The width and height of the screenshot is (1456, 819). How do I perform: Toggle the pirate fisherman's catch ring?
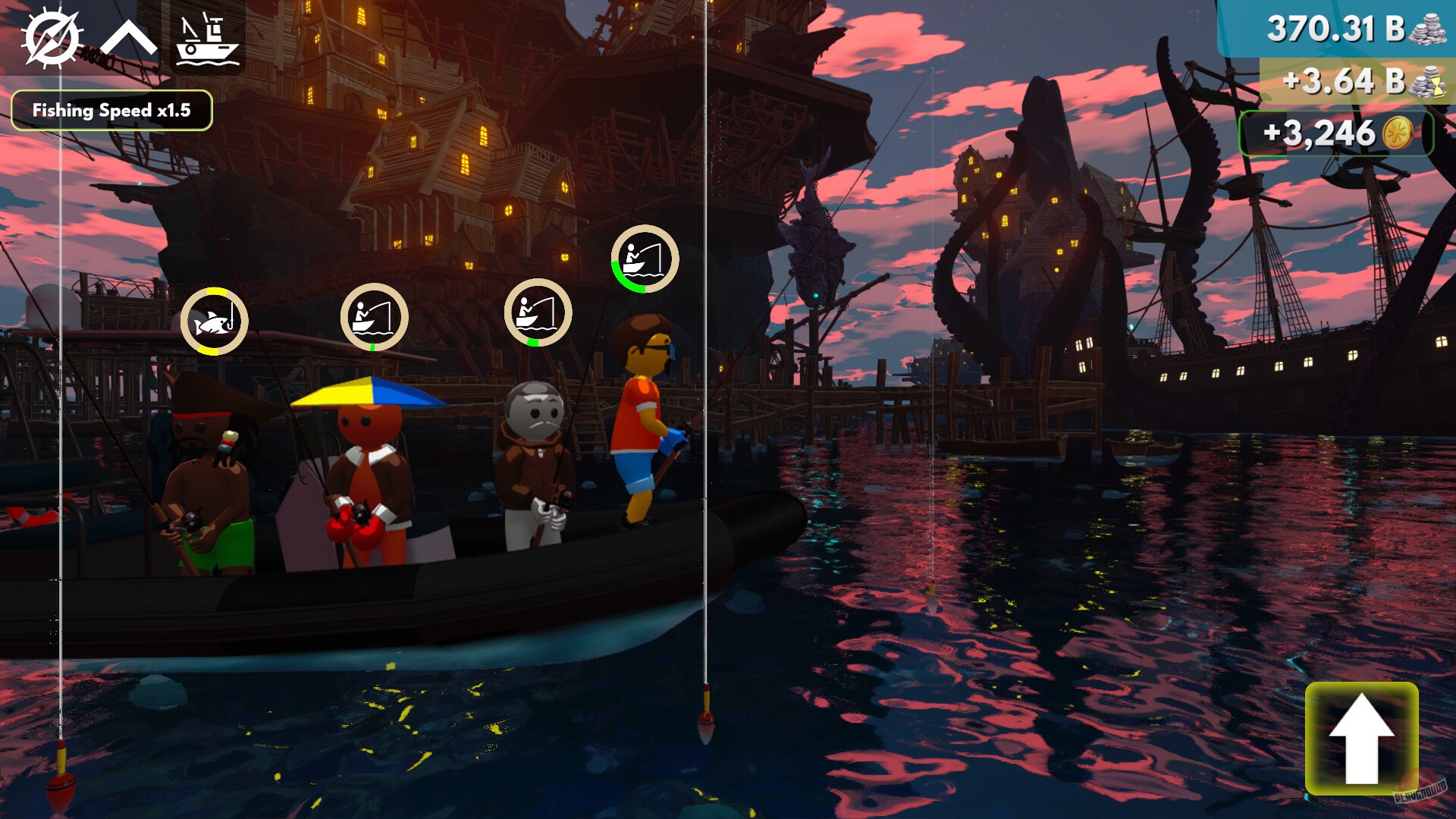(x=215, y=320)
